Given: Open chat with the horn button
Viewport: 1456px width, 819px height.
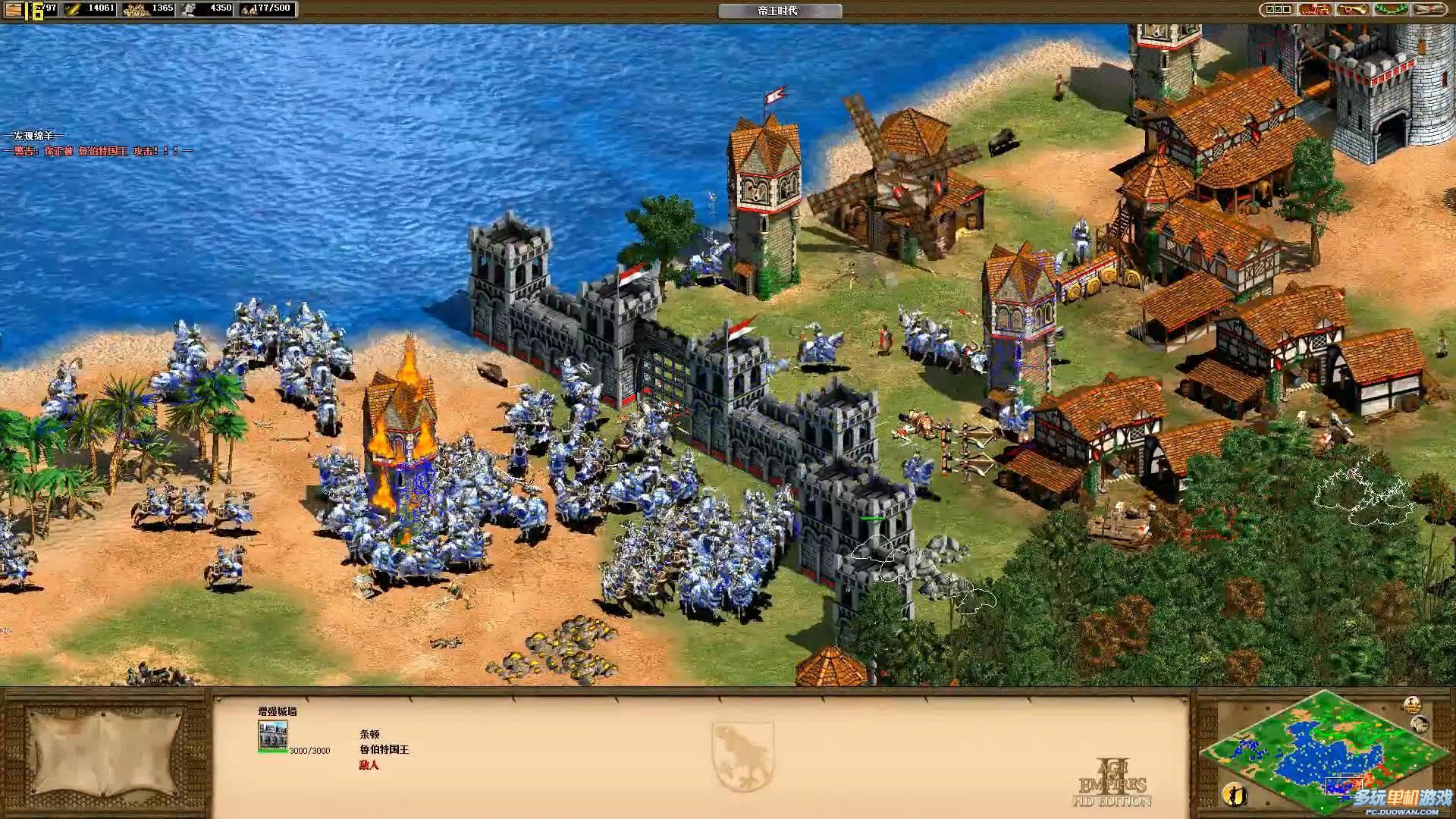Looking at the screenshot, I should pyautogui.click(x=1352, y=10).
